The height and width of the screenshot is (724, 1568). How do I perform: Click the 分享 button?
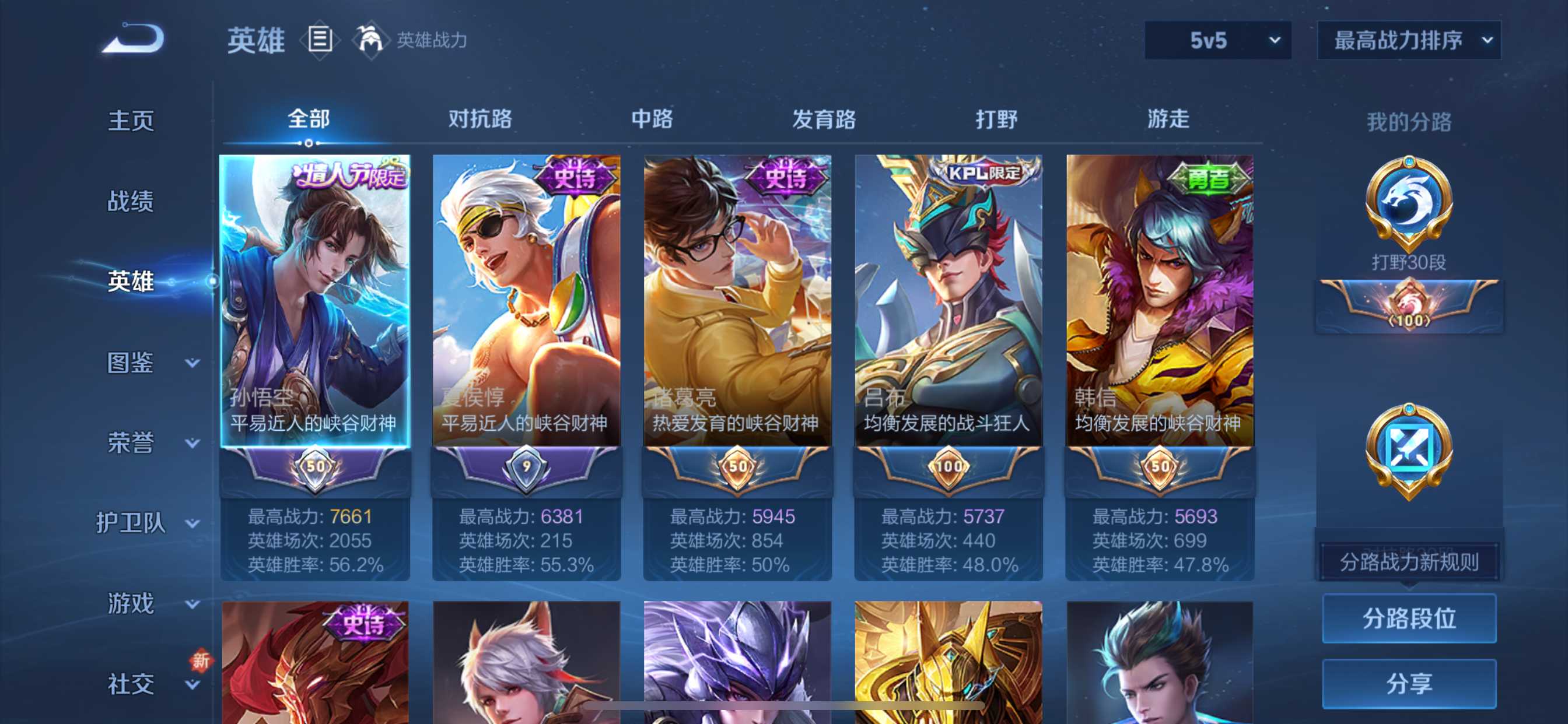[1409, 682]
